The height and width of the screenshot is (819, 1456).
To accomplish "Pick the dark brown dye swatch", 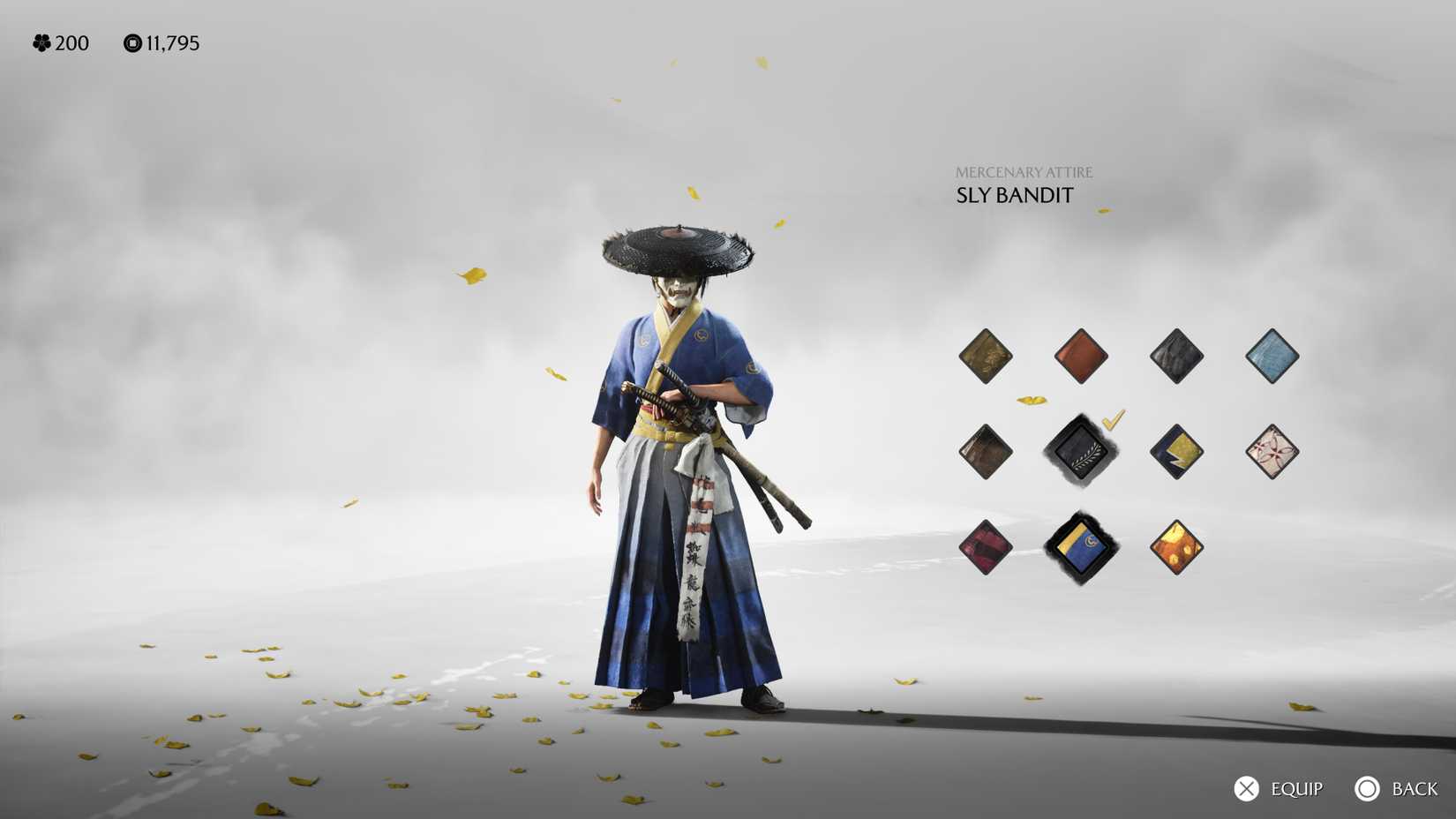I will [986, 452].
